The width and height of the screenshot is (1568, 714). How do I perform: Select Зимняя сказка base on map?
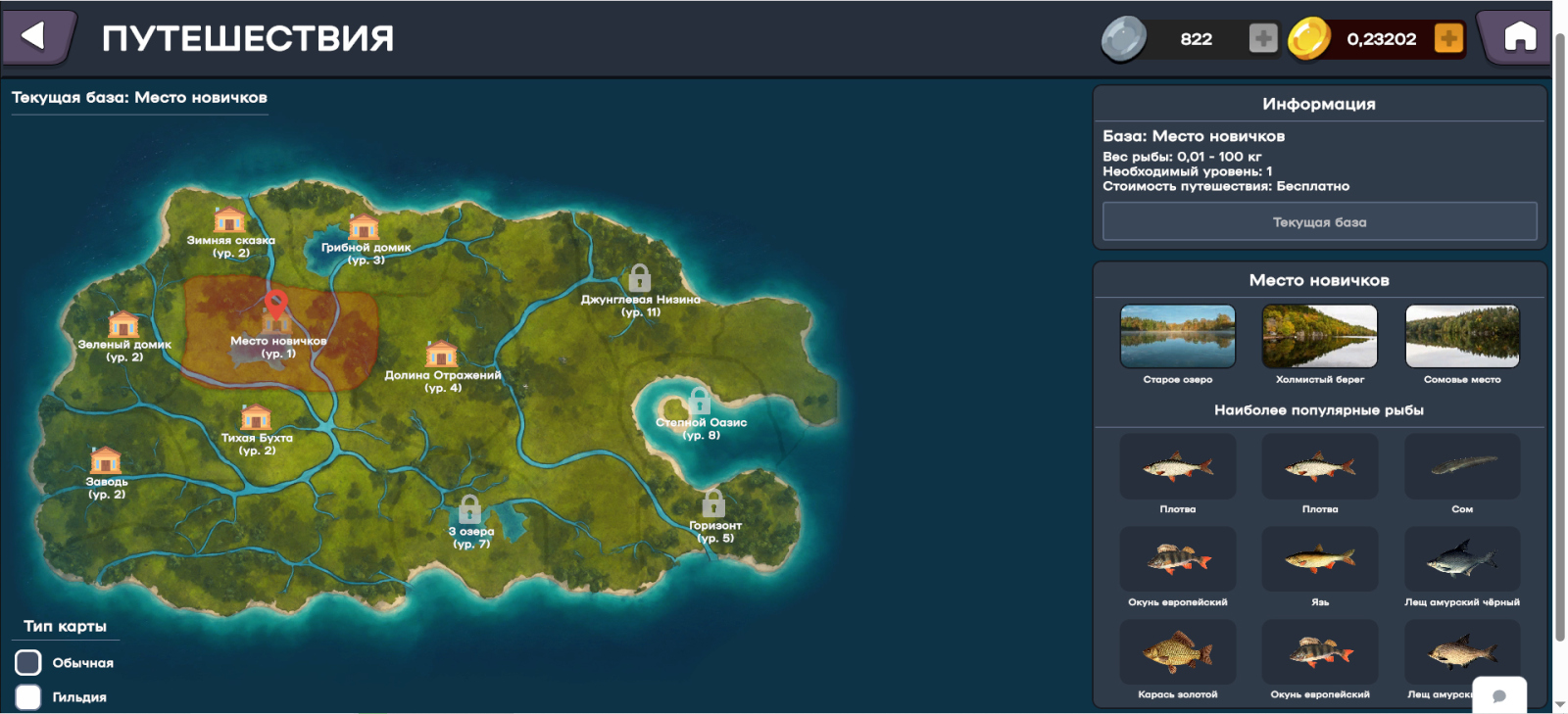pyautogui.click(x=229, y=221)
